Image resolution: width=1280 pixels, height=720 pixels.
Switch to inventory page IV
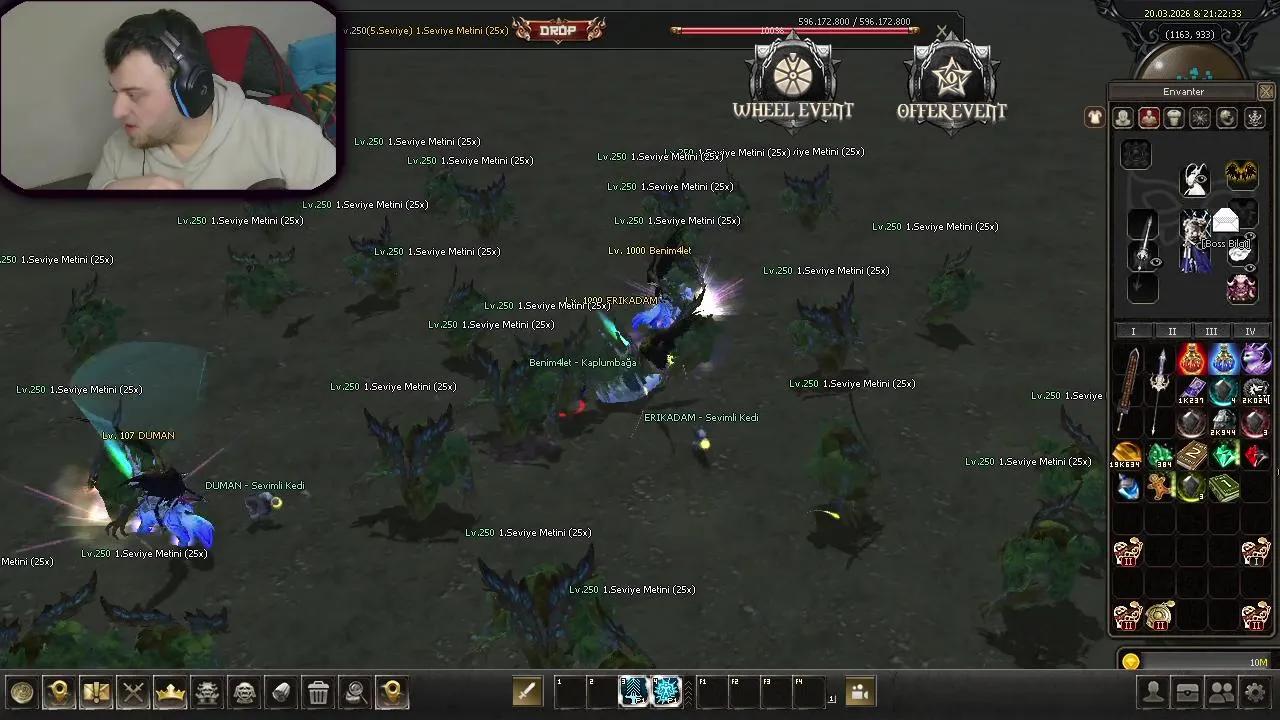click(1251, 331)
